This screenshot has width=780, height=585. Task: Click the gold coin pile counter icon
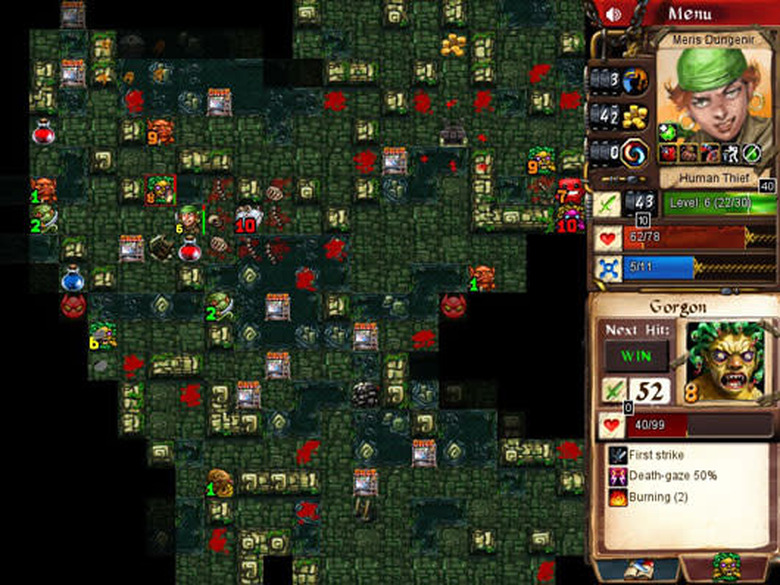pos(634,116)
